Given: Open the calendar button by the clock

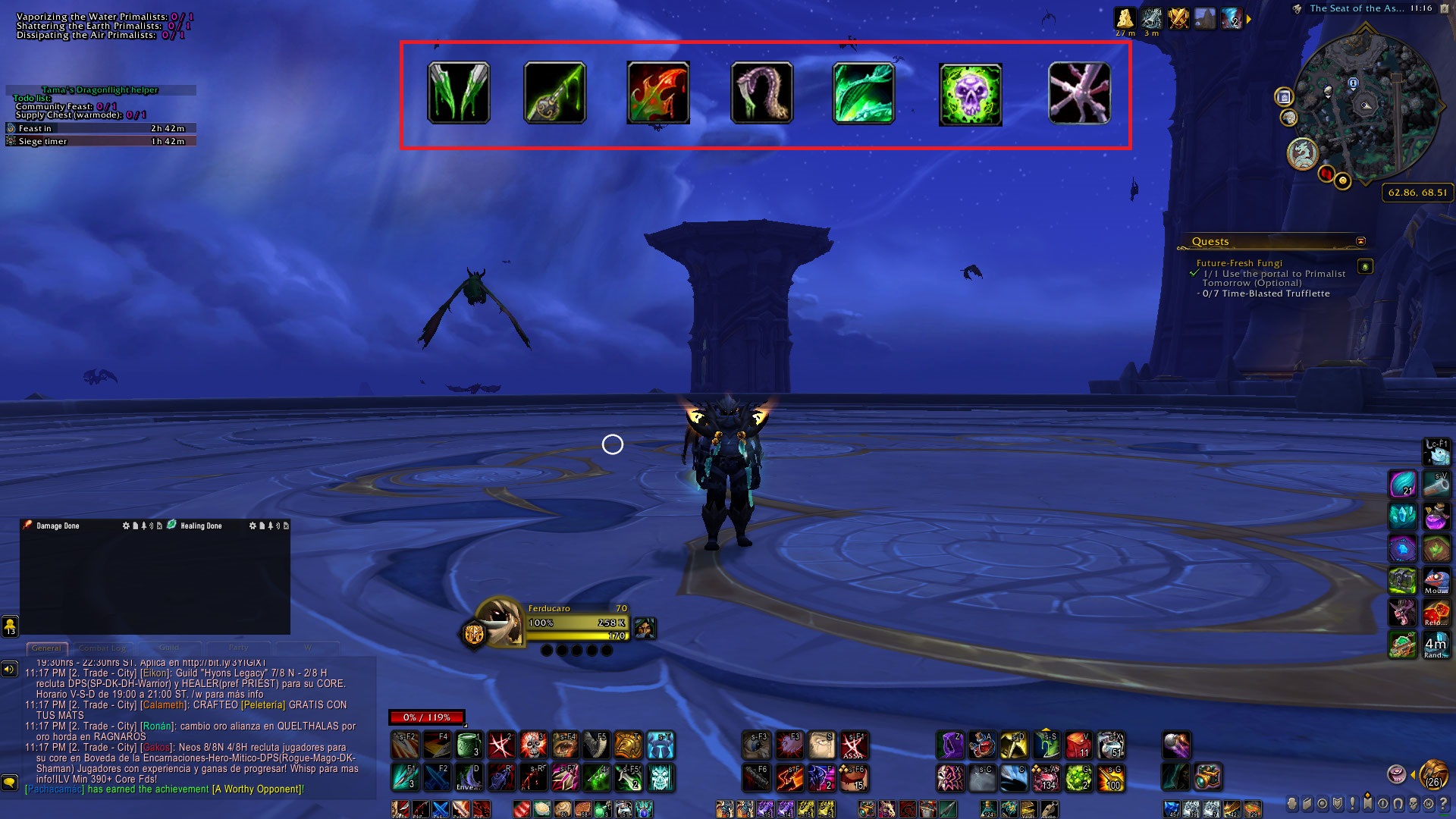Looking at the screenshot, I should [x=1444, y=9].
